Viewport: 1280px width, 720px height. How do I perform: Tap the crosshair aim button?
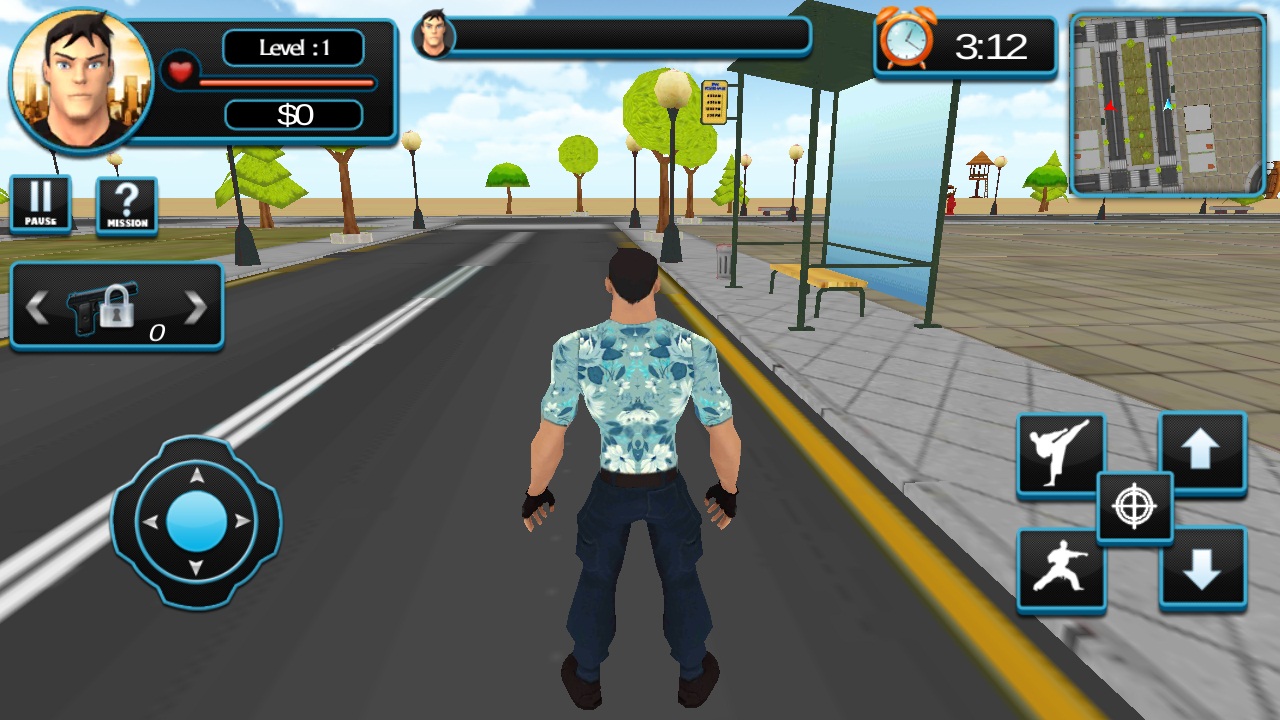[1134, 507]
